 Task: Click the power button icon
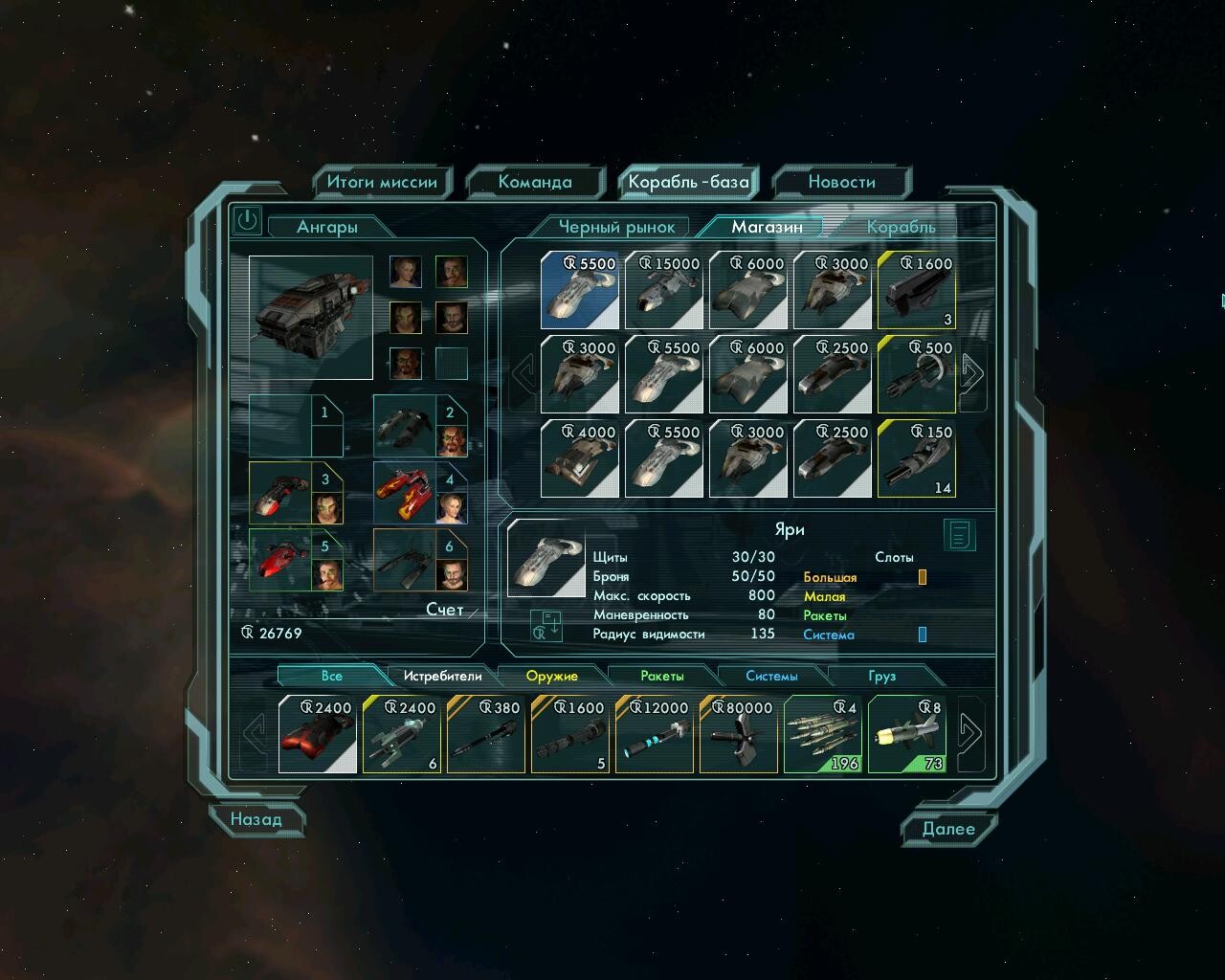coord(247,220)
